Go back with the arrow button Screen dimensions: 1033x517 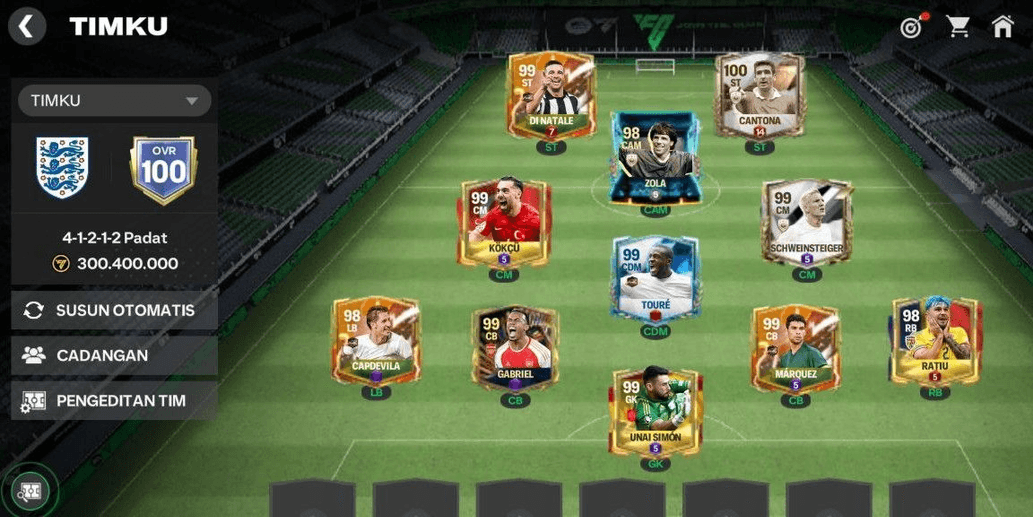click(x=27, y=27)
